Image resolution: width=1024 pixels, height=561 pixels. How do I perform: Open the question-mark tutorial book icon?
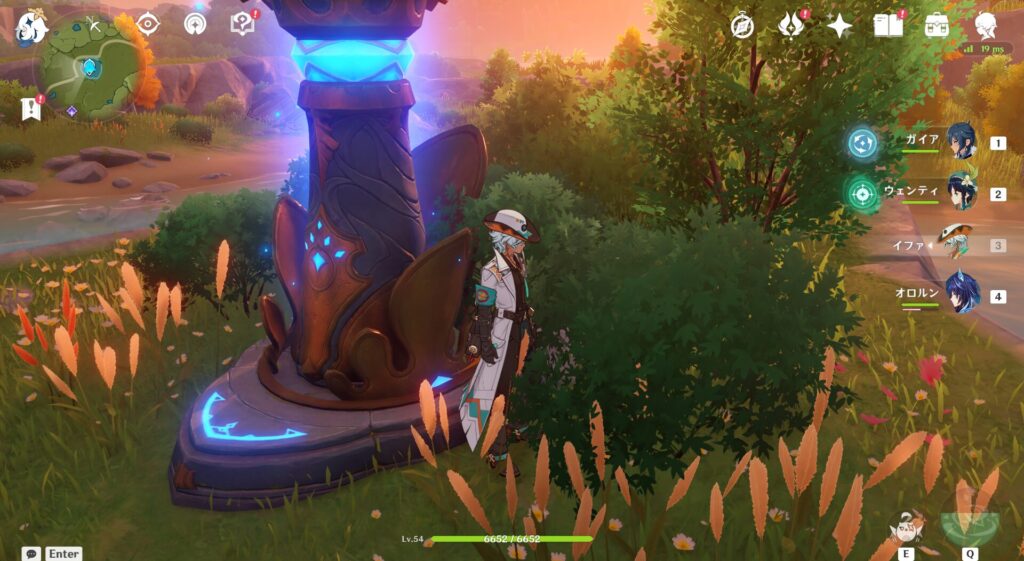pyautogui.click(x=242, y=23)
